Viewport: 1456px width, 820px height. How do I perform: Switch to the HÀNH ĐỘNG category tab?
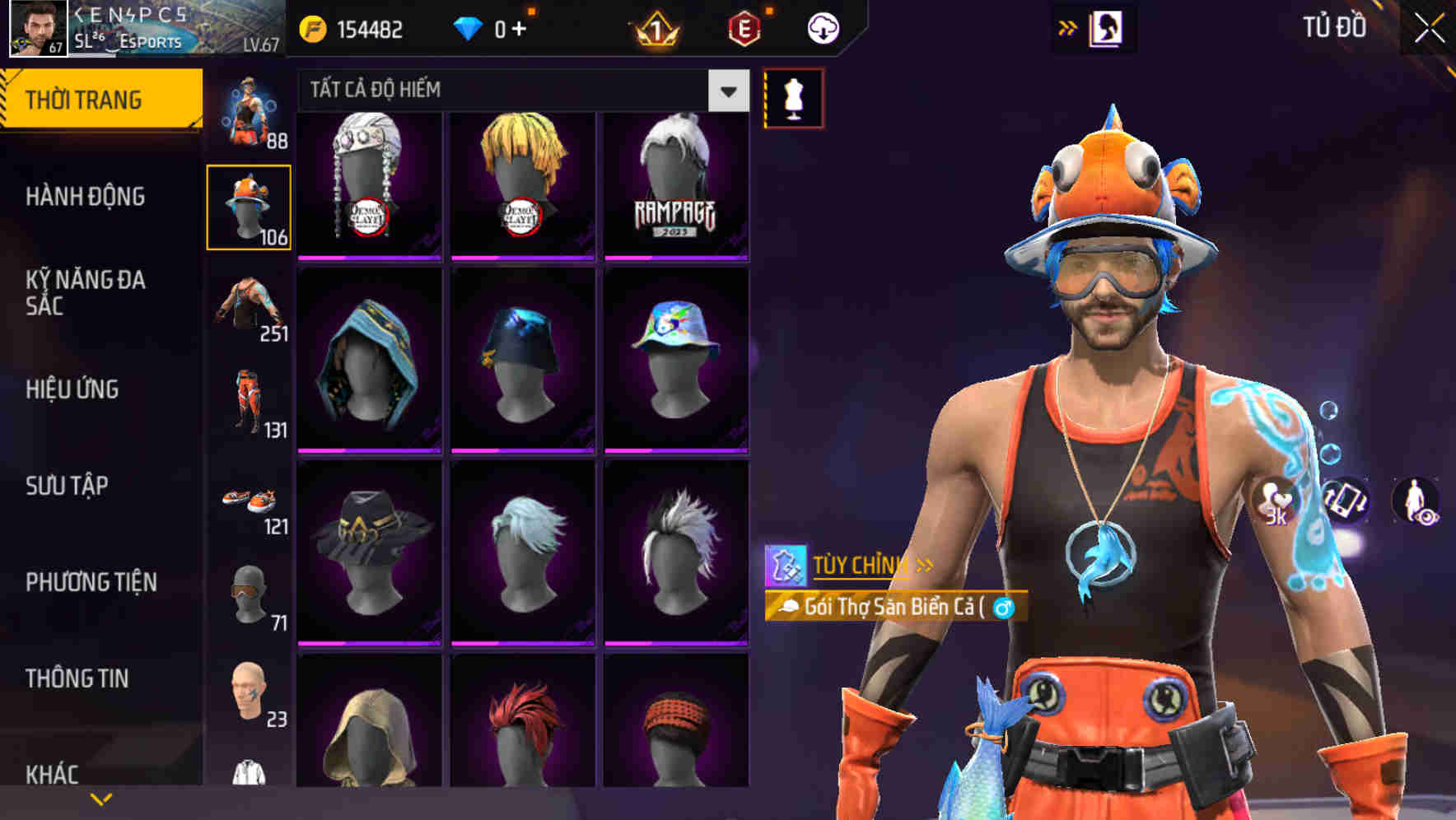[x=86, y=197]
